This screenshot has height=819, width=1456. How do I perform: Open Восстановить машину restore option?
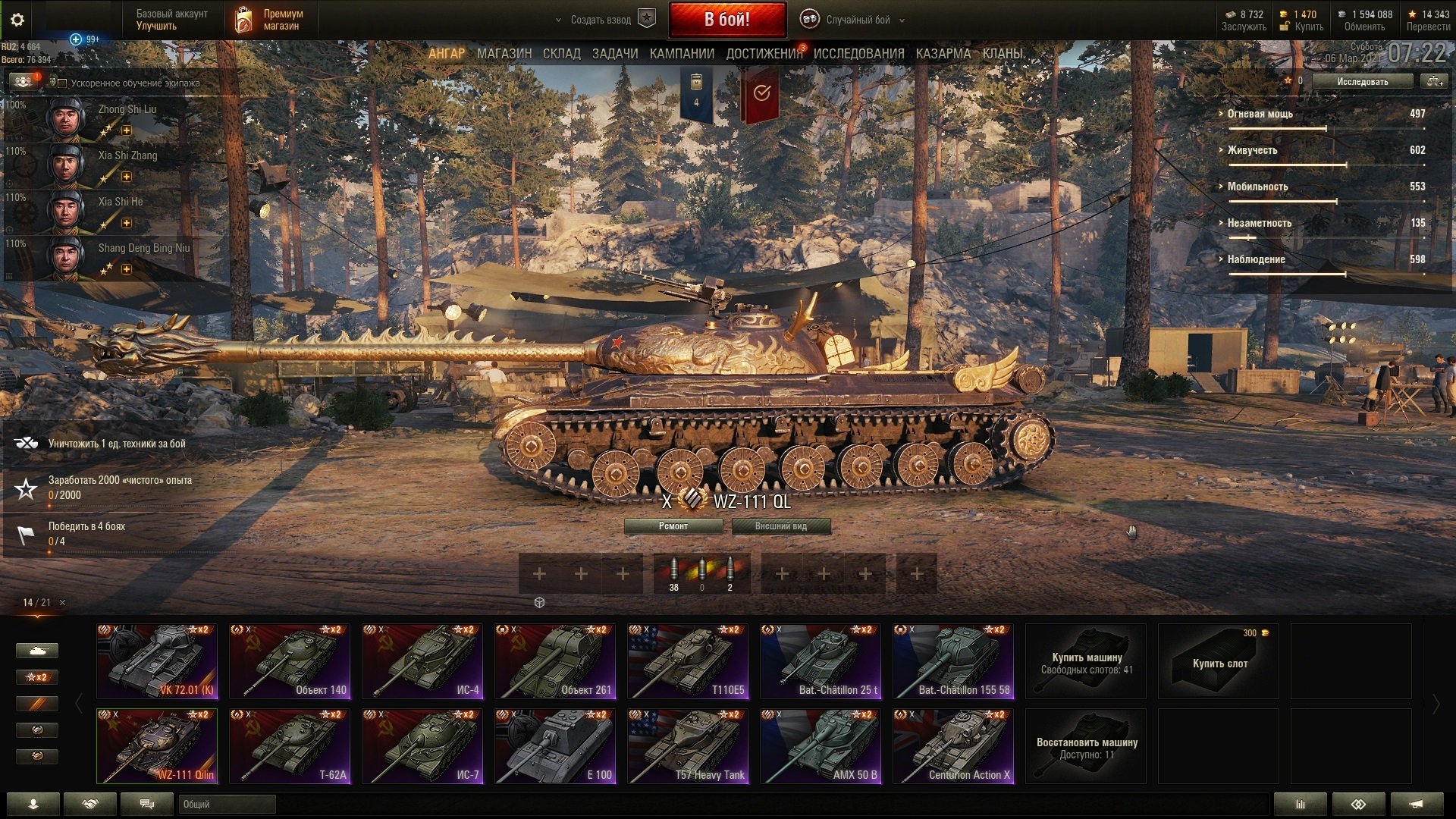pos(1086,746)
